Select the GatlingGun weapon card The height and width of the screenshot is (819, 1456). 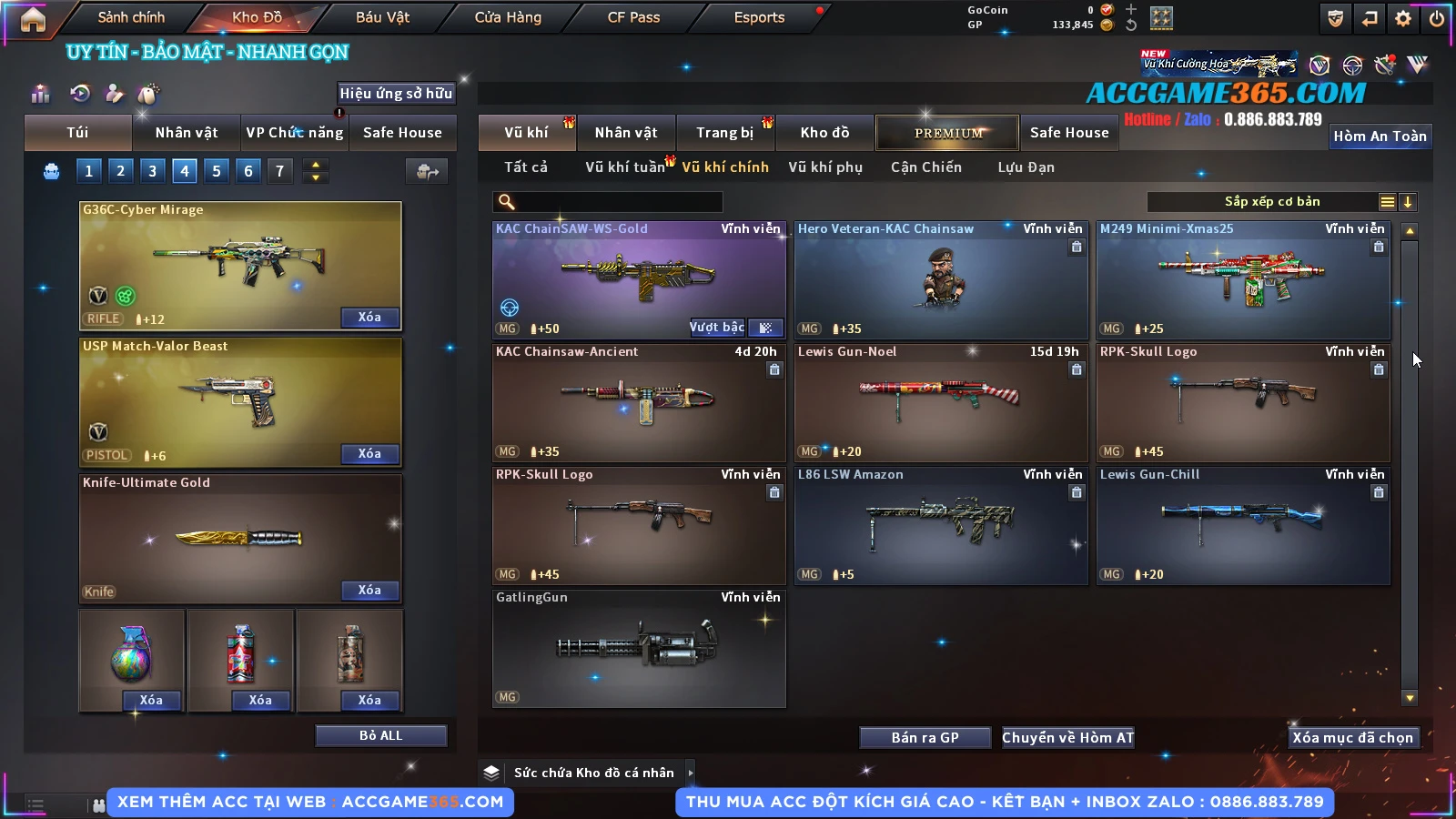(639, 648)
